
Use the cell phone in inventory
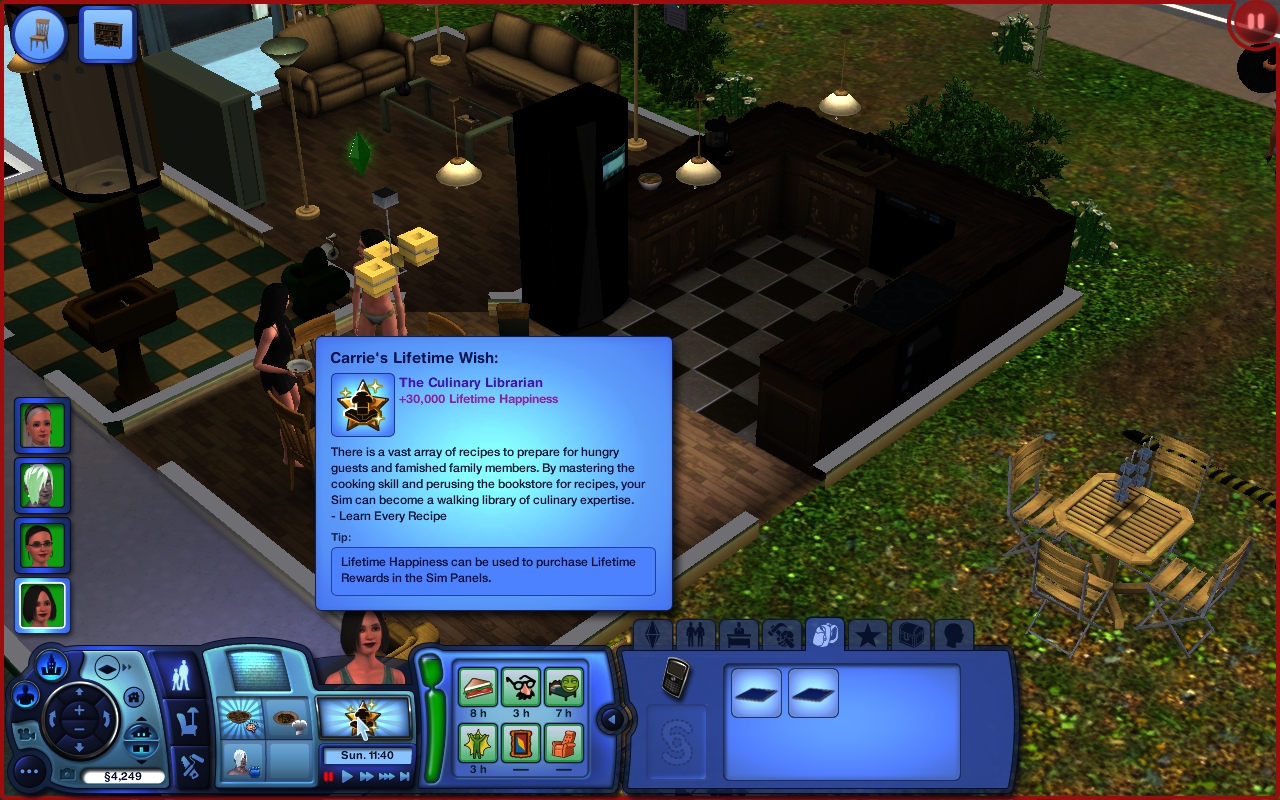(676, 675)
